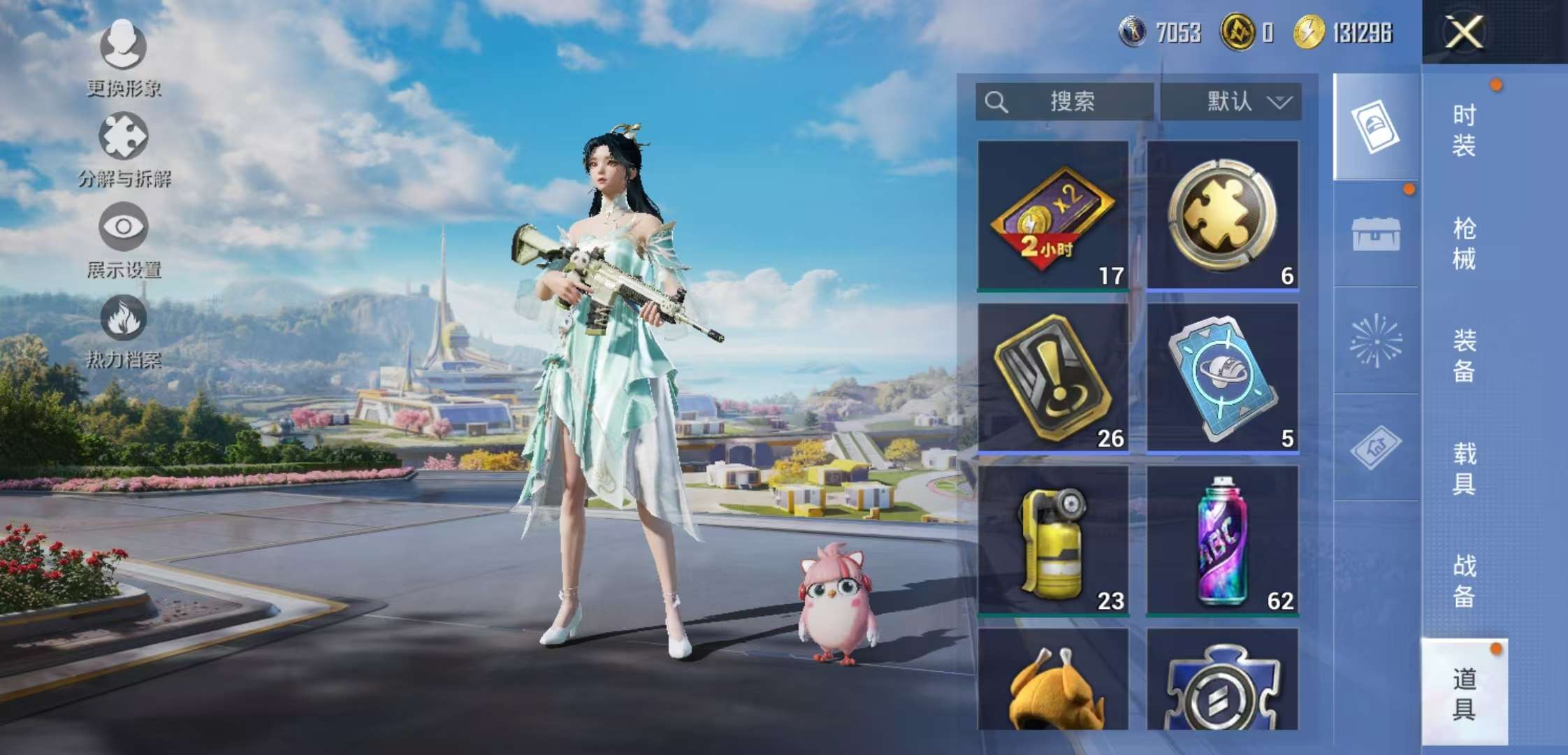Switch to the 装备 equipment tab
Viewport: 1568px width, 755px height.
pyautogui.click(x=1464, y=356)
